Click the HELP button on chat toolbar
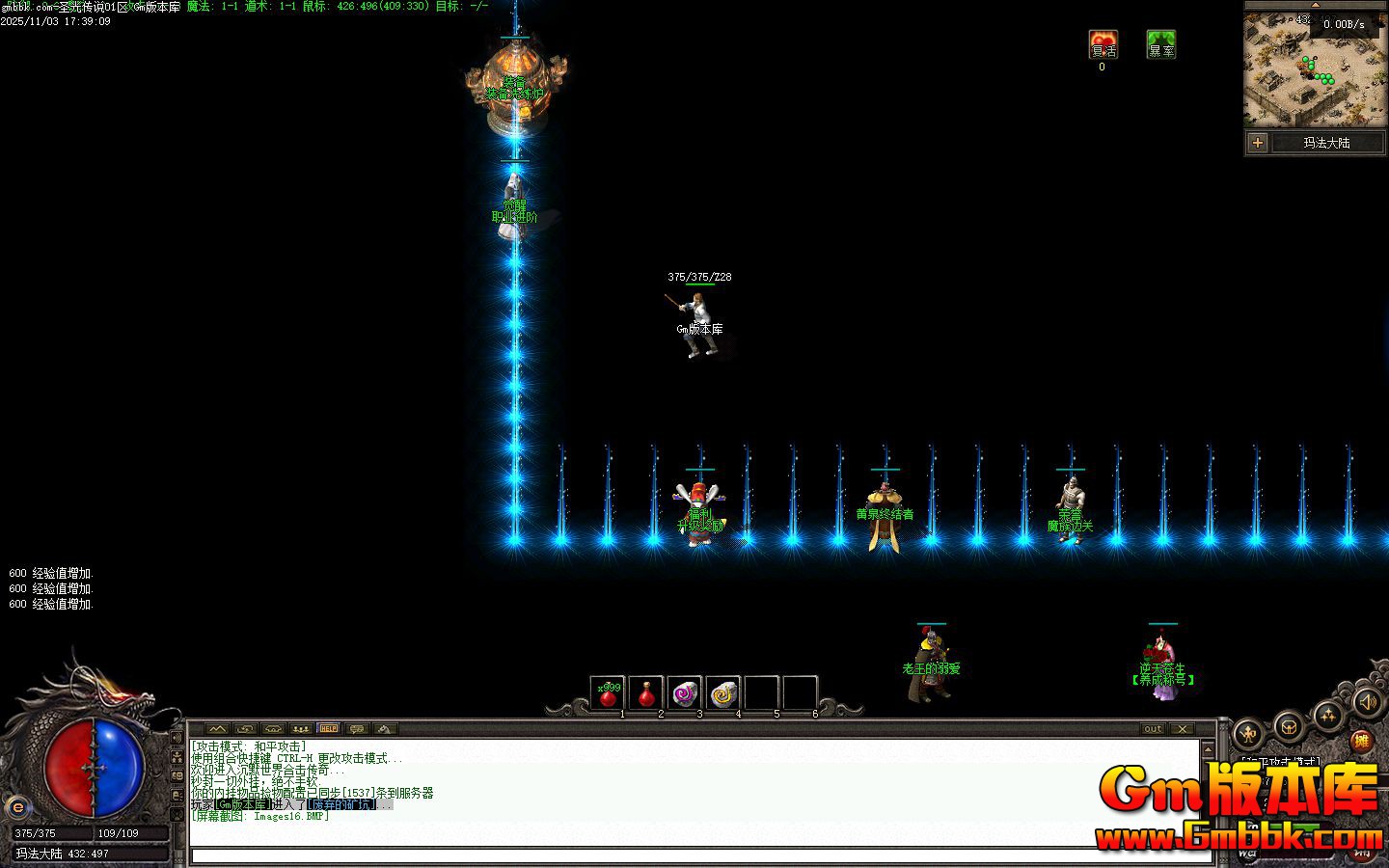 click(328, 729)
